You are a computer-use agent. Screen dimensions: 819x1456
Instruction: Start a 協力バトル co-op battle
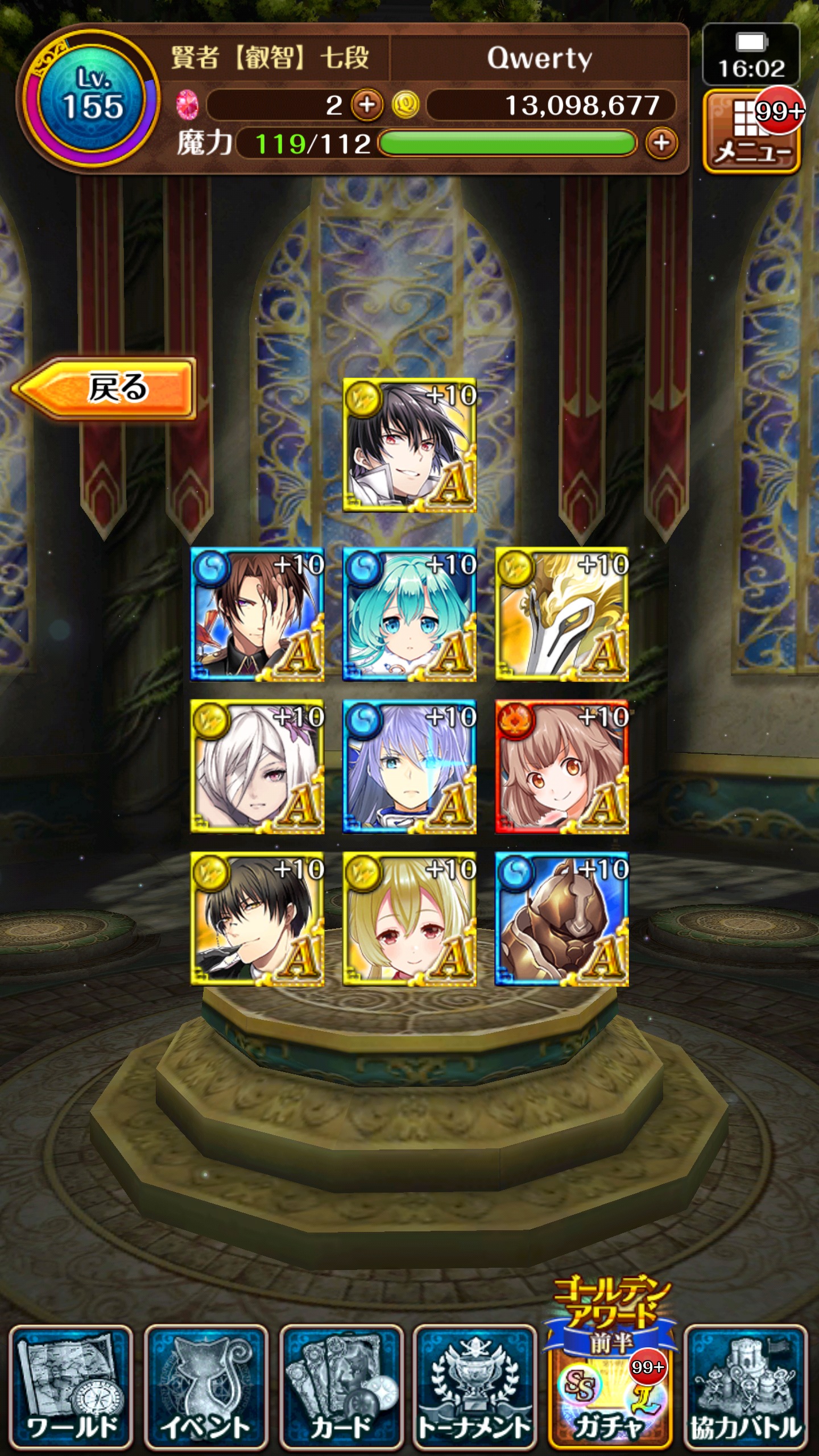[746, 1388]
